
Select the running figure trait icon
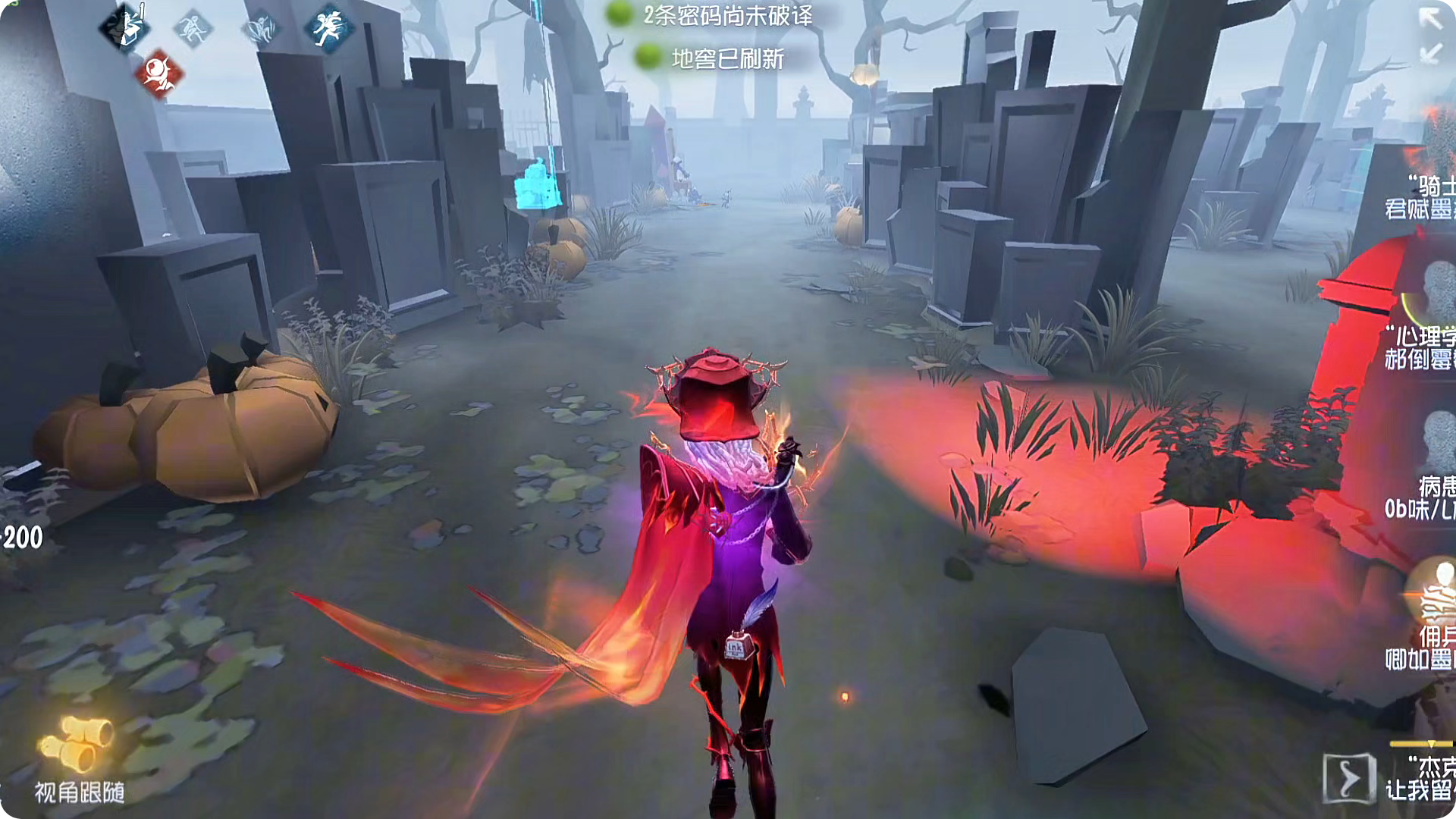pos(328,28)
